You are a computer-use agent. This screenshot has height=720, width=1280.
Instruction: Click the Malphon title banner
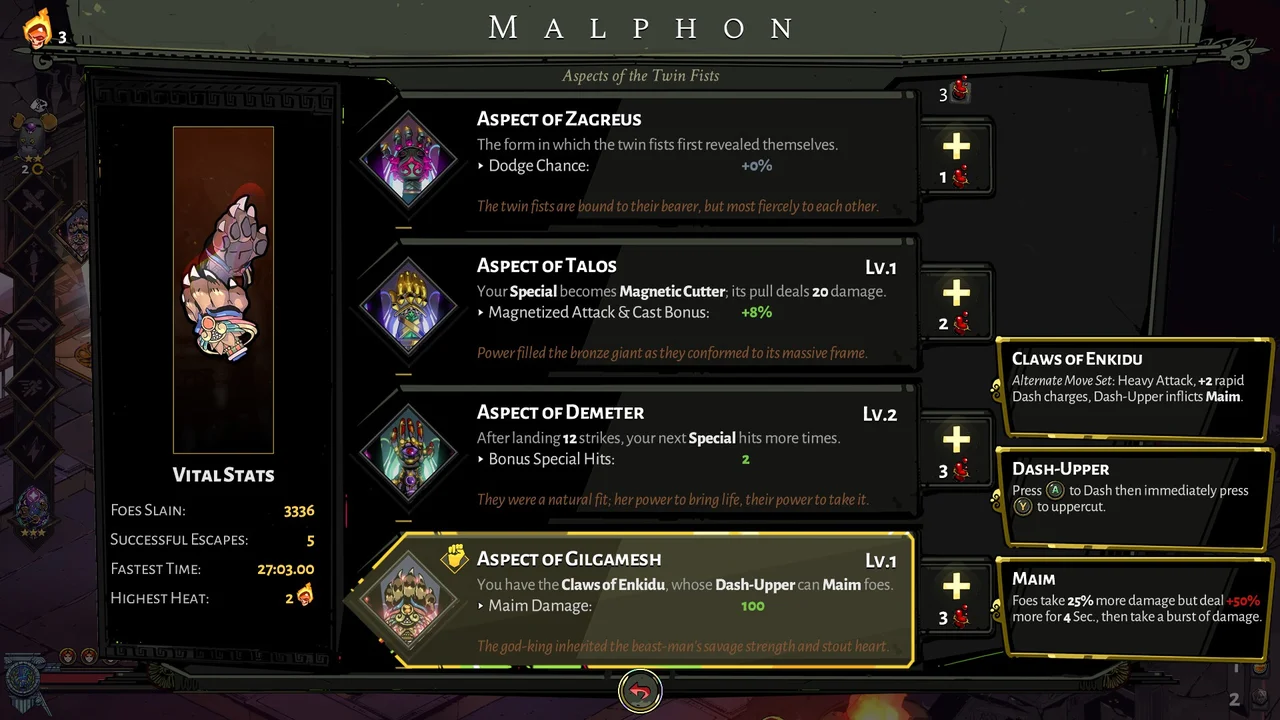pos(640,27)
